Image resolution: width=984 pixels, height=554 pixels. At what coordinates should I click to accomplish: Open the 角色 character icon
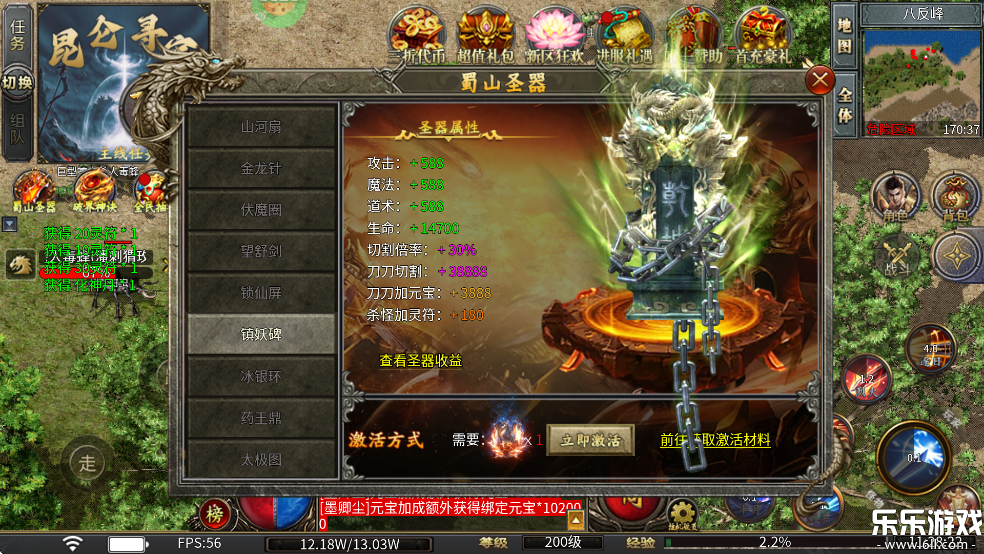click(x=895, y=195)
